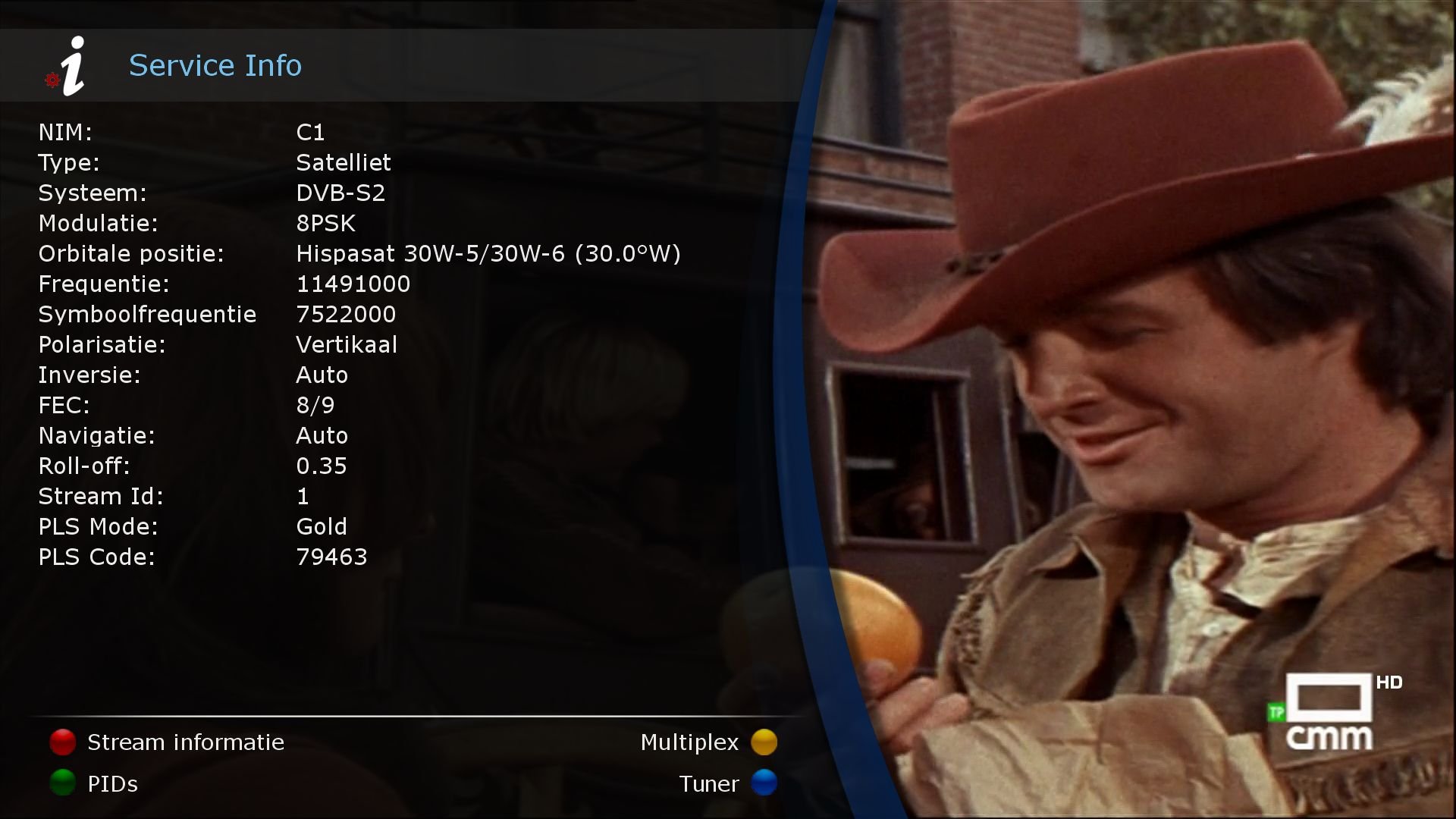The width and height of the screenshot is (1456, 819).
Task: Toggle the PLS Mode value Gold
Action: tap(321, 526)
